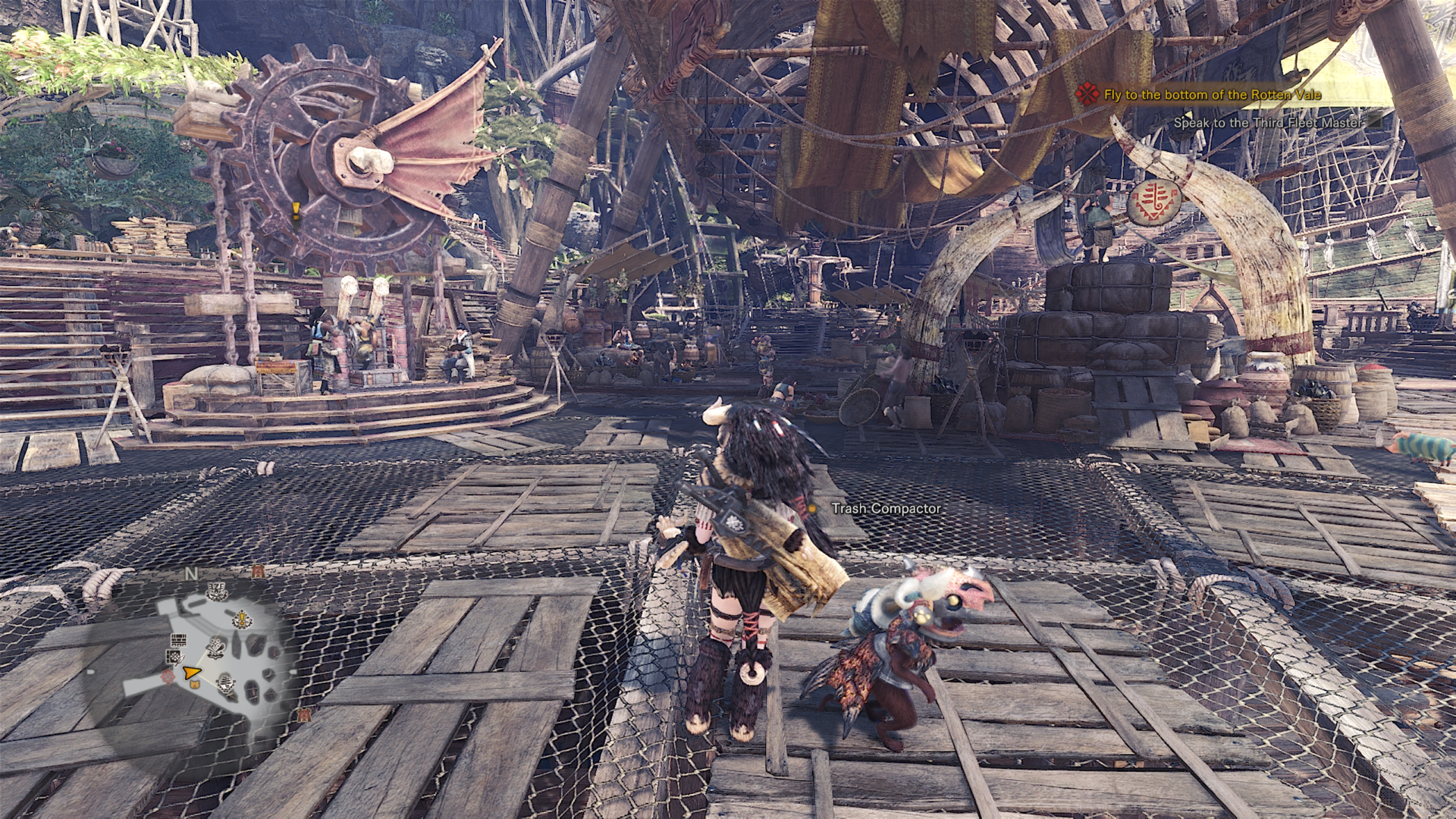
Task: Select the red quest diamond marker on minimap
Action: [x=168, y=676]
